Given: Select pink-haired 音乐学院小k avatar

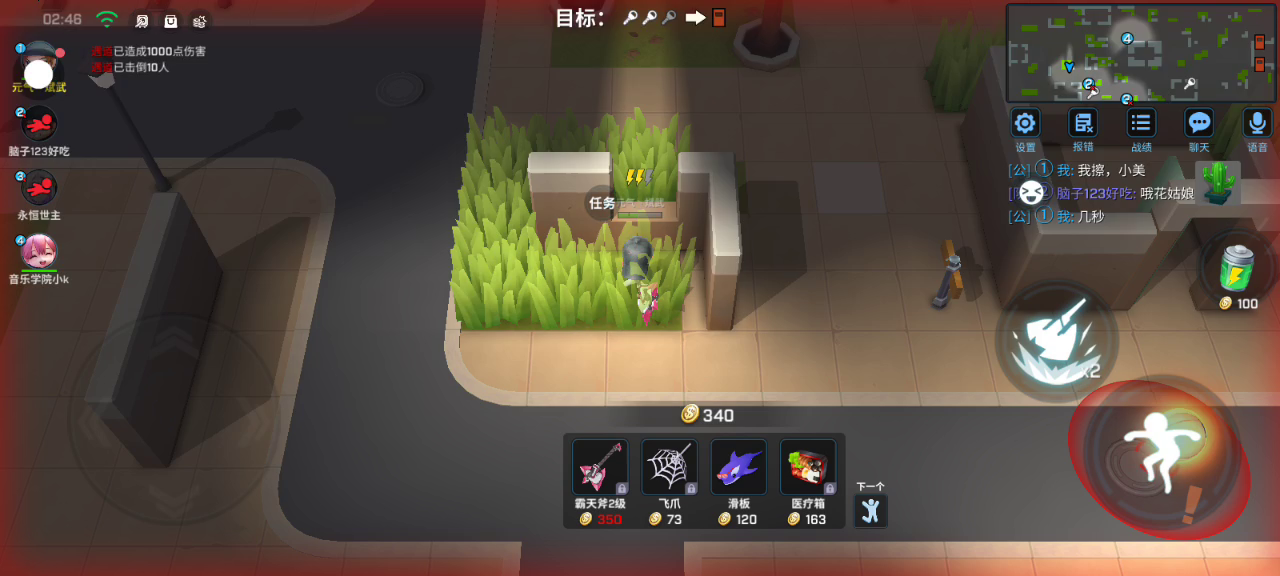Looking at the screenshot, I should [x=39, y=251].
